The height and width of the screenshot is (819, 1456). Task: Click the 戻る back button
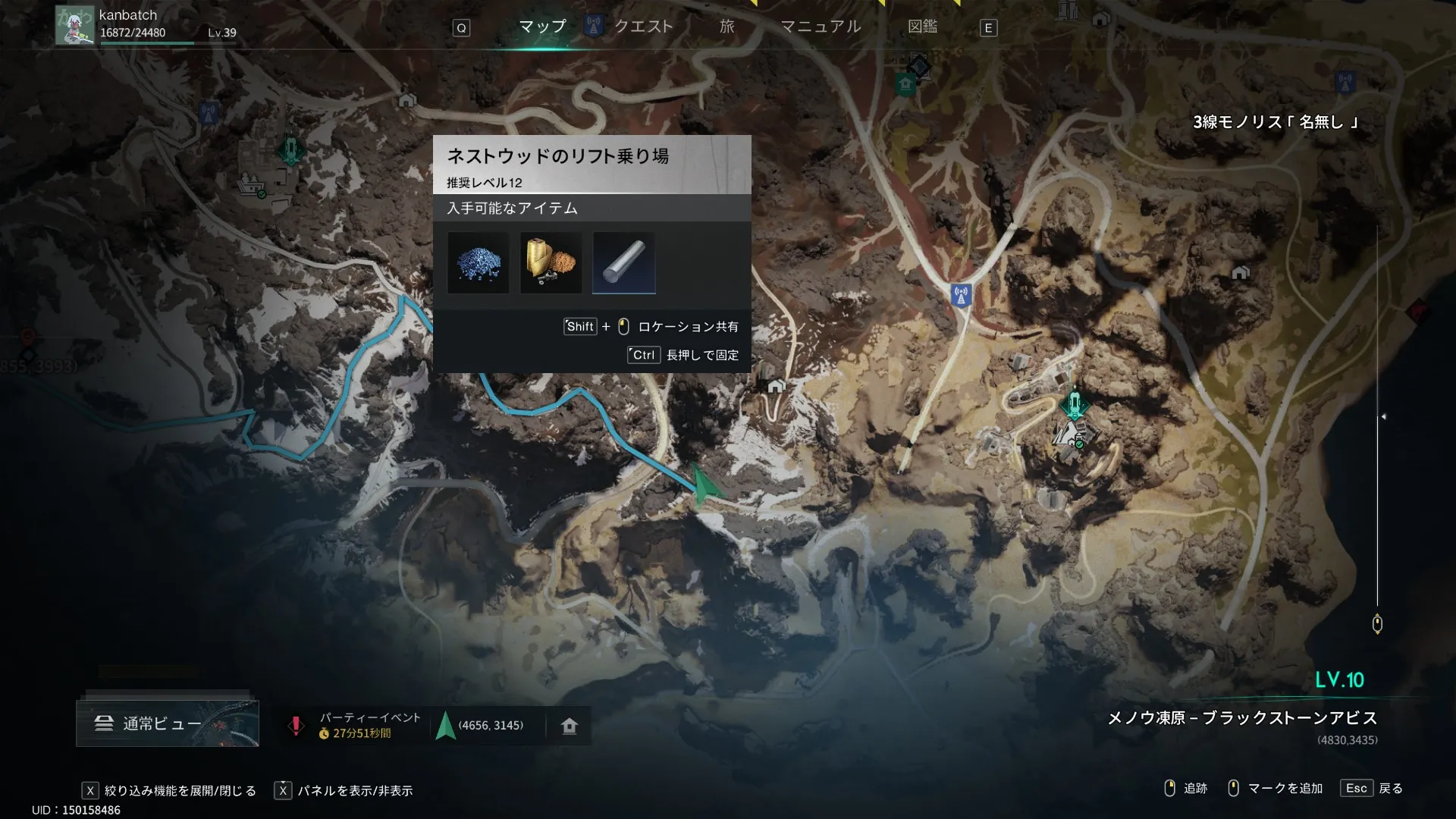click(1373, 788)
